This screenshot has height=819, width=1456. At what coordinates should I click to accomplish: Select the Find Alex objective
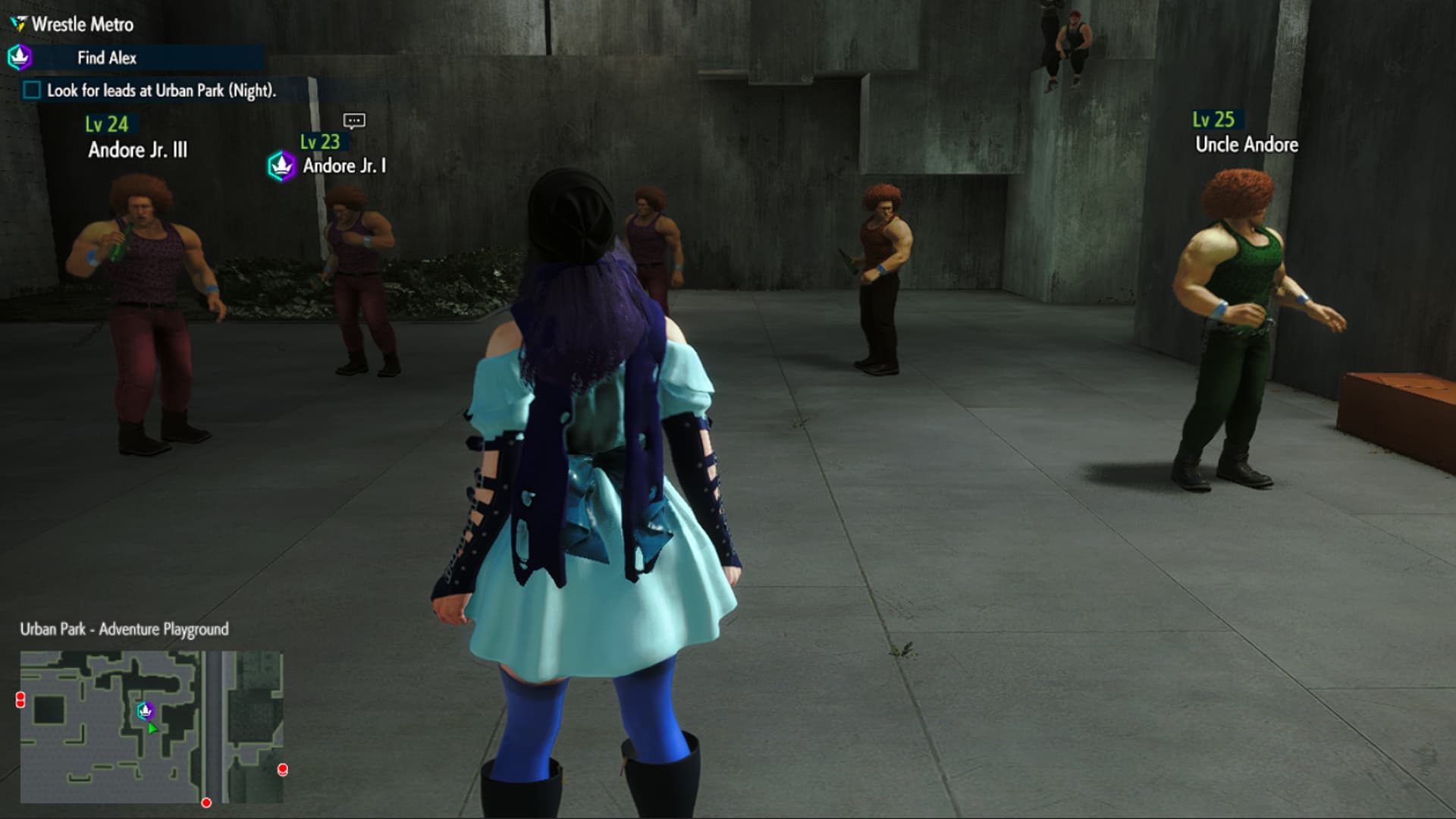click(x=107, y=58)
